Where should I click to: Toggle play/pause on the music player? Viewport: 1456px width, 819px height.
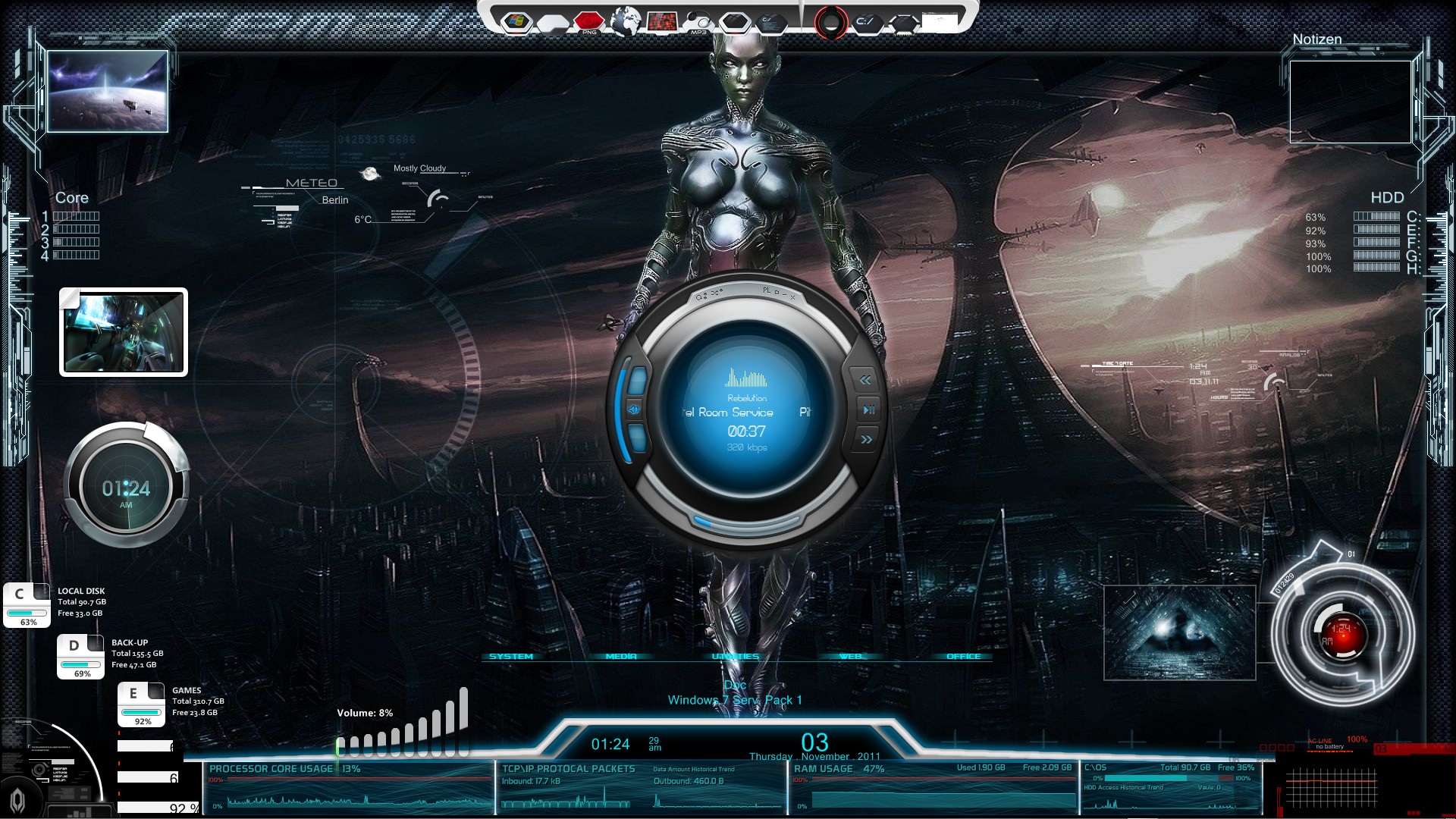(x=868, y=409)
